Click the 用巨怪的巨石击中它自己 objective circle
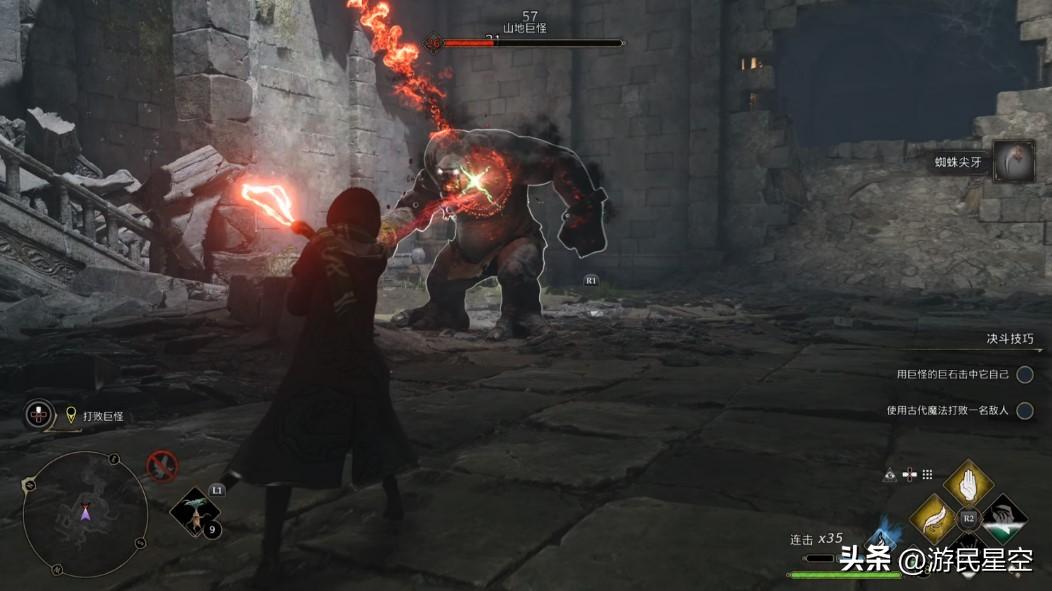Viewport: 1052px width, 591px height. [x=1025, y=374]
